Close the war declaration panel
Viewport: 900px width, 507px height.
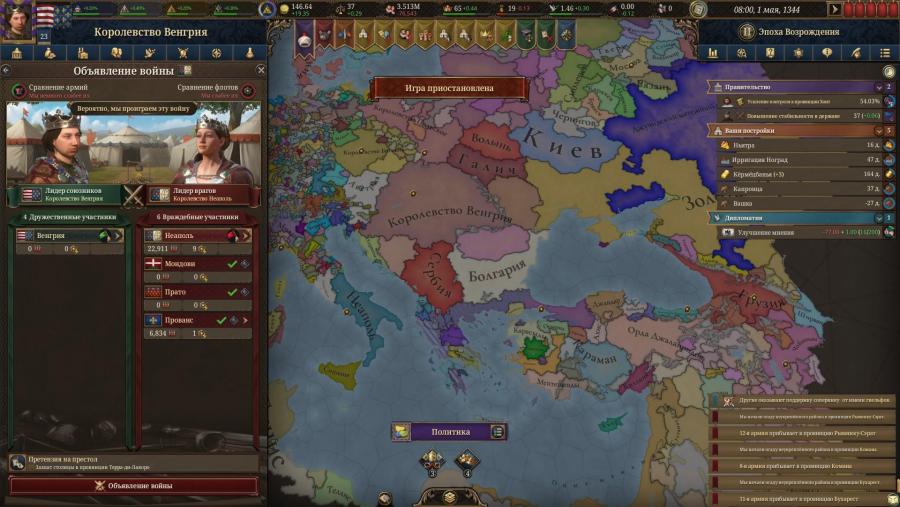click(x=261, y=71)
